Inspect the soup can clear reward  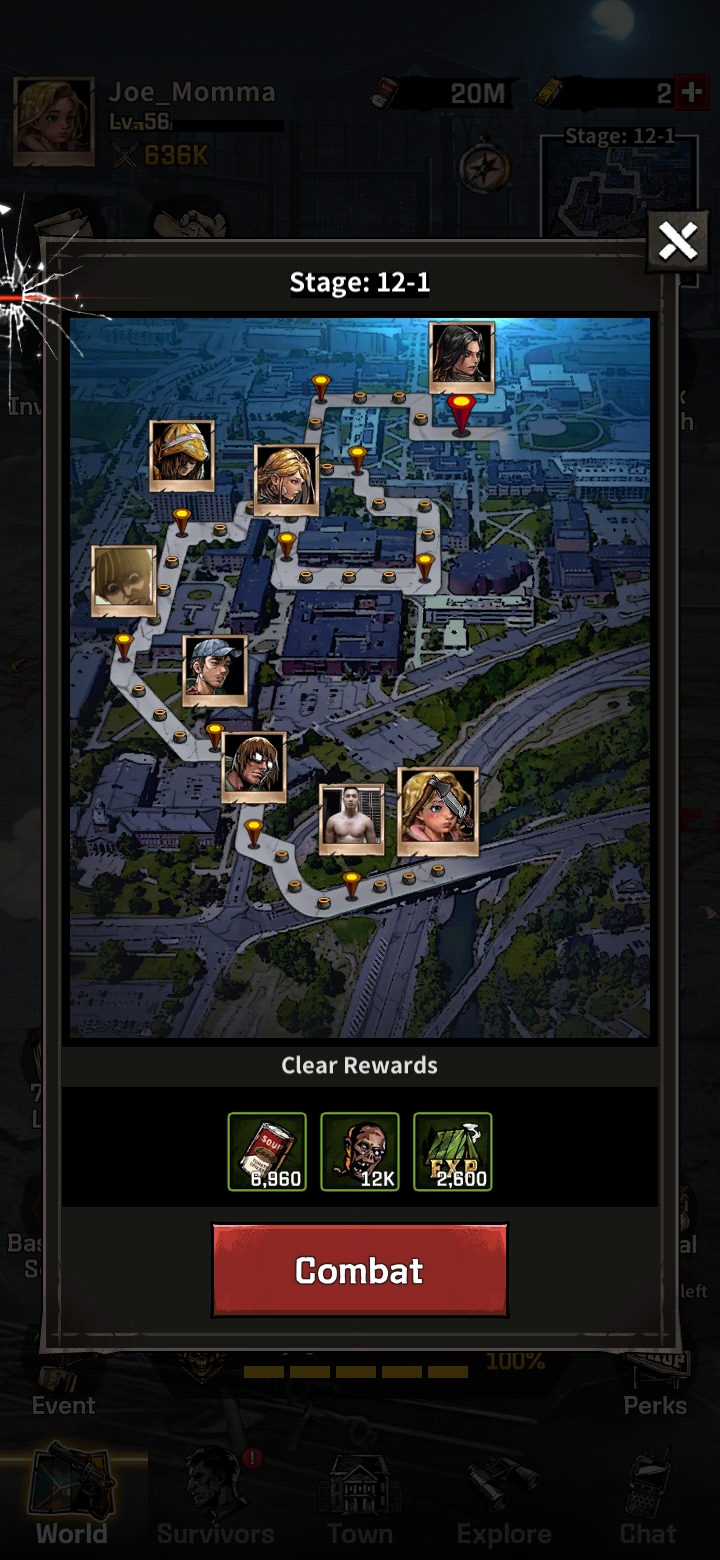[x=267, y=1151]
